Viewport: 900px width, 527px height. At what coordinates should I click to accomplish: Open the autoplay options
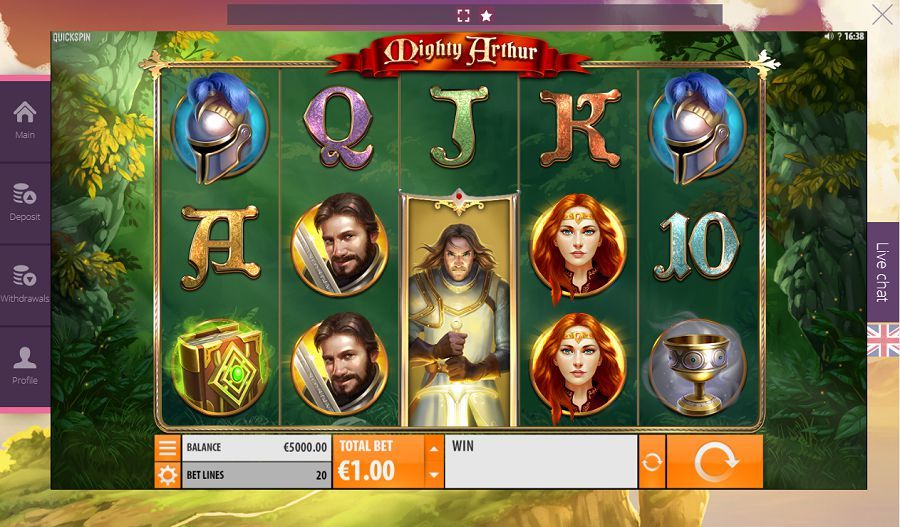point(652,462)
